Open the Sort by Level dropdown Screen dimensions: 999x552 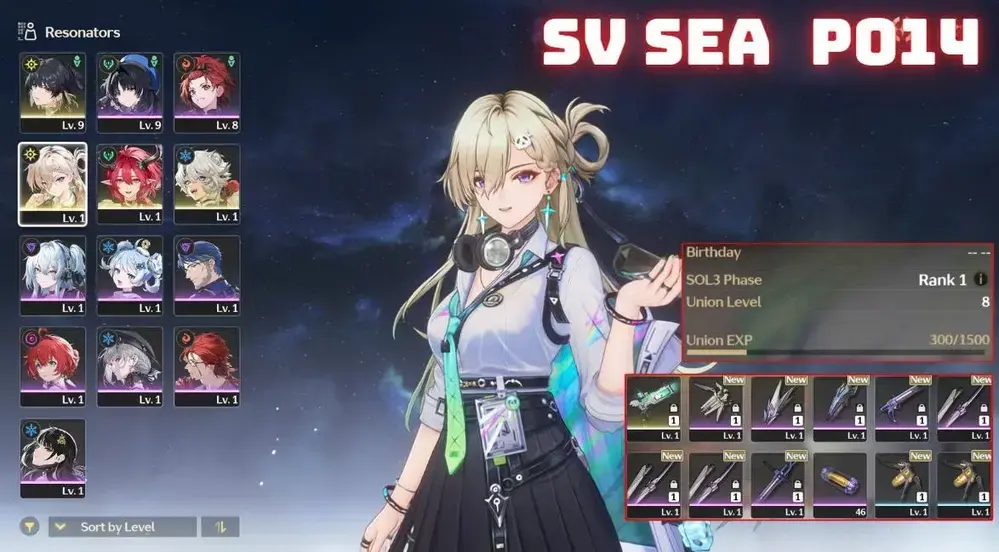[x=122, y=527]
